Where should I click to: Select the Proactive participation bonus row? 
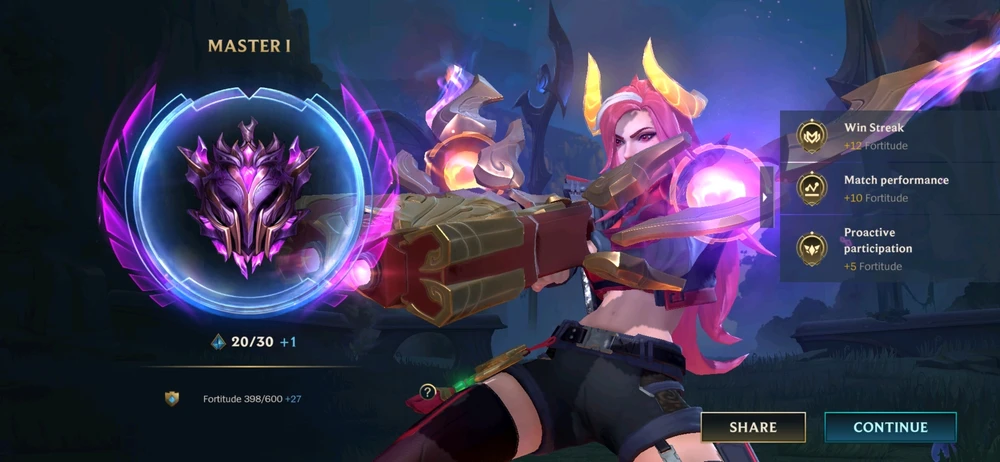click(x=890, y=249)
